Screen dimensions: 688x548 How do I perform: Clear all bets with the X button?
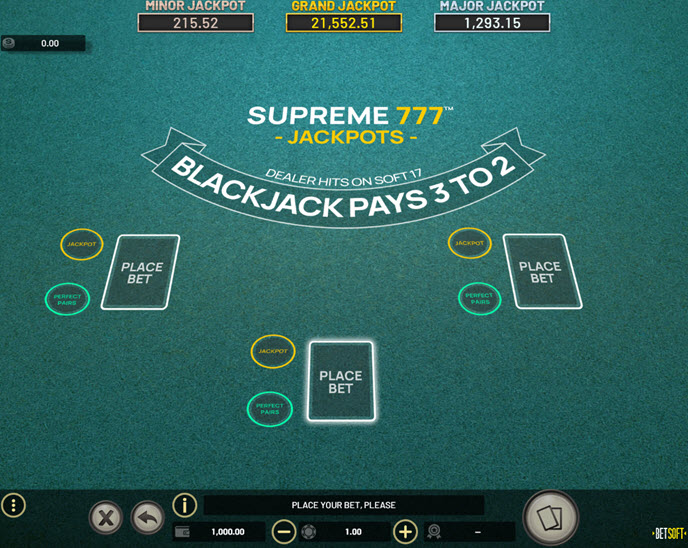(106, 517)
